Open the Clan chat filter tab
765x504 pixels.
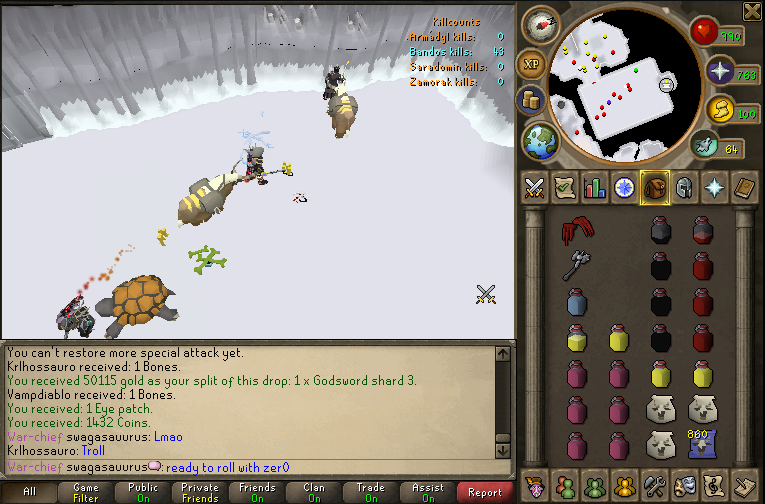314,492
